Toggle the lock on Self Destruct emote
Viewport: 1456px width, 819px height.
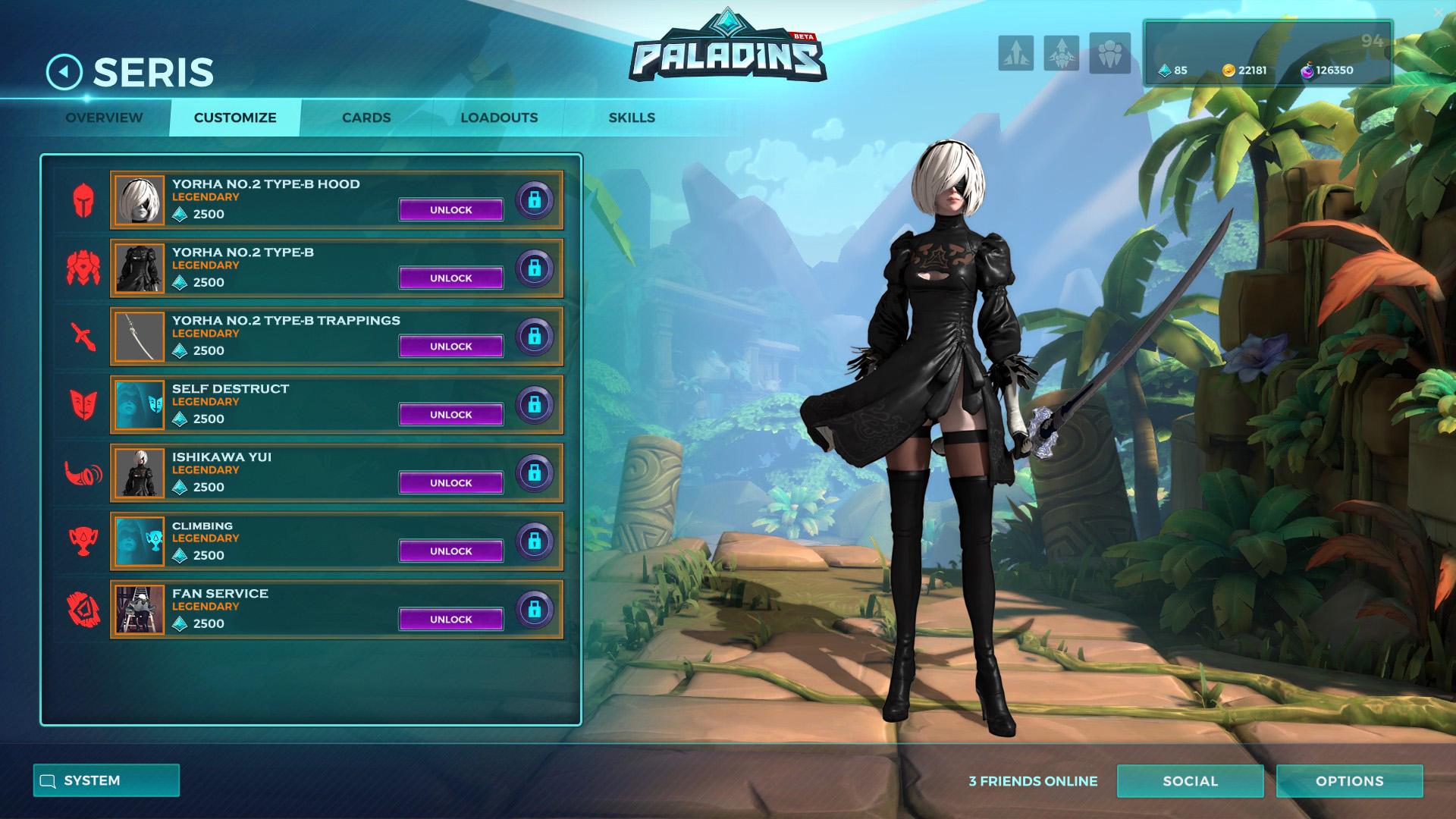(535, 406)
